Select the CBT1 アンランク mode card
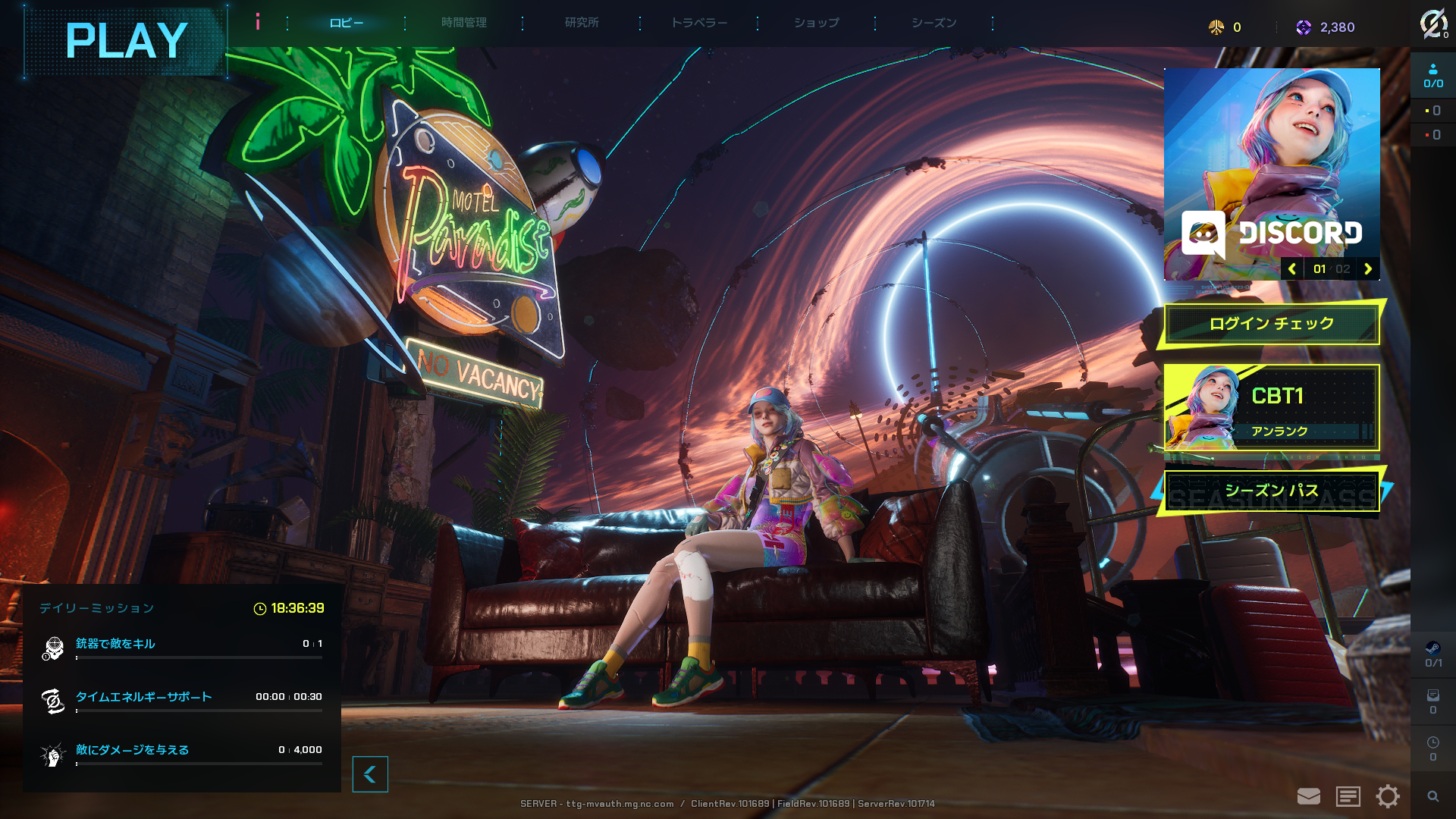Screen dimensions: 1456x819 [1271, 408]
